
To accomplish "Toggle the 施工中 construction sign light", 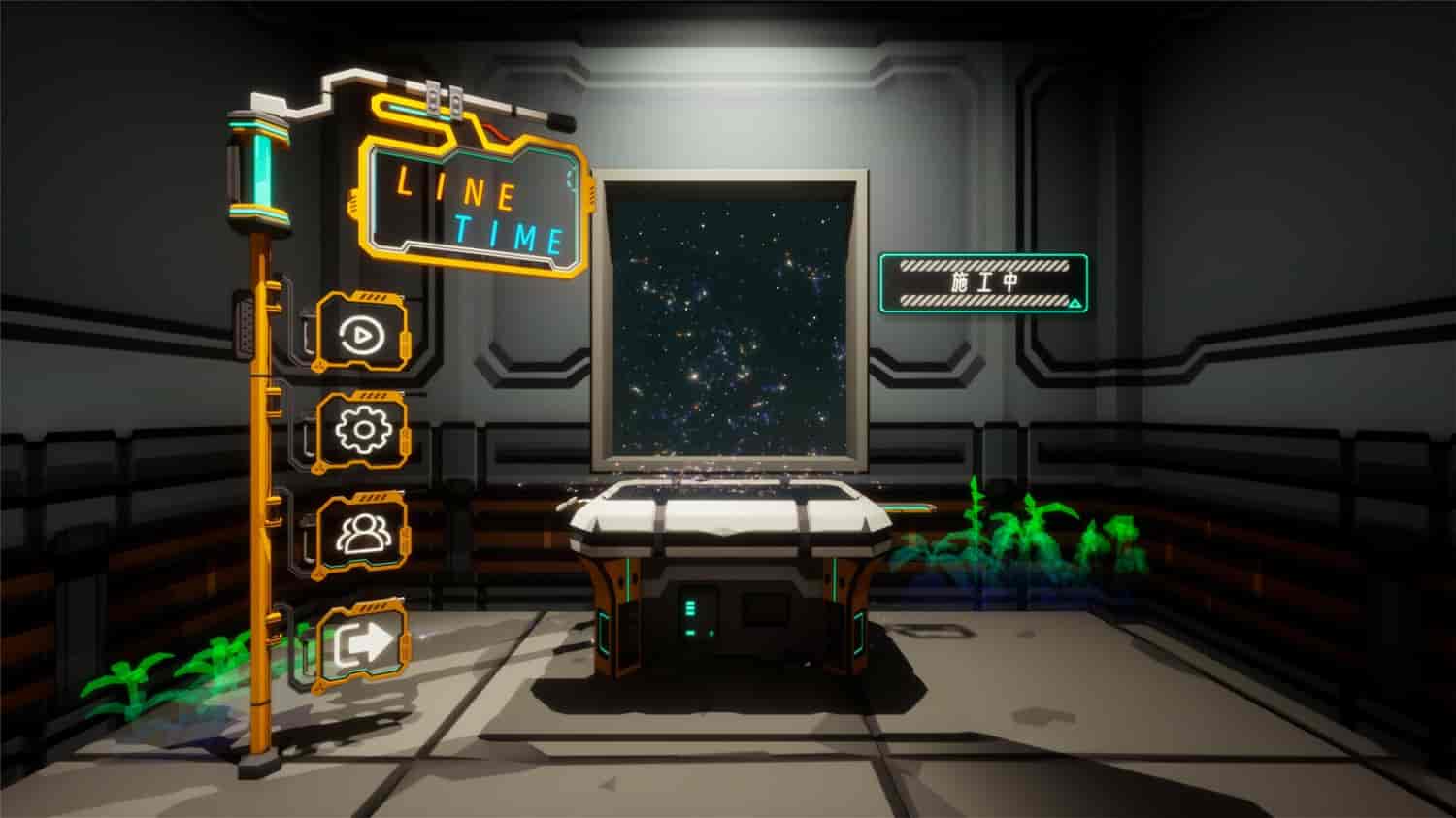I will (983, 279).
